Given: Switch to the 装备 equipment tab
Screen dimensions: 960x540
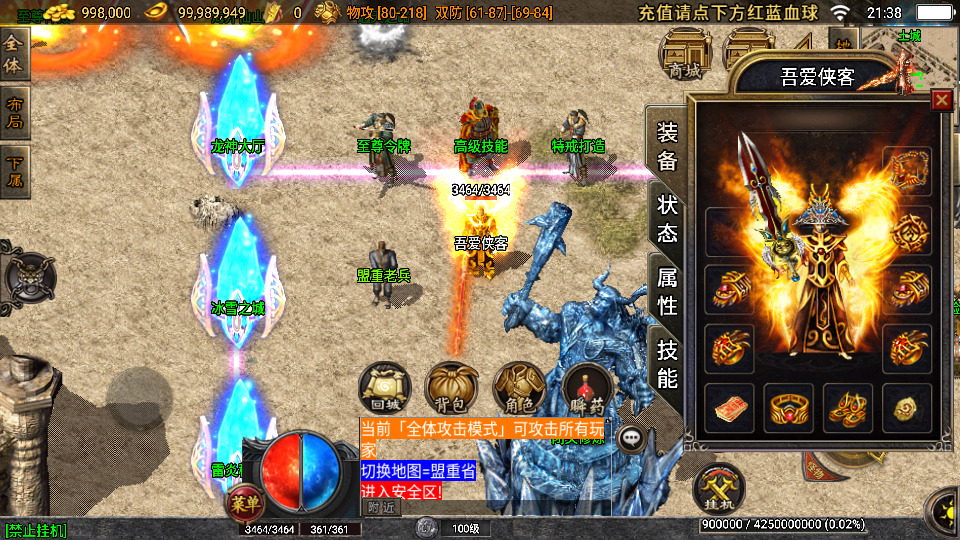Looking at the screenshot, I should click(x=667, y=147).
